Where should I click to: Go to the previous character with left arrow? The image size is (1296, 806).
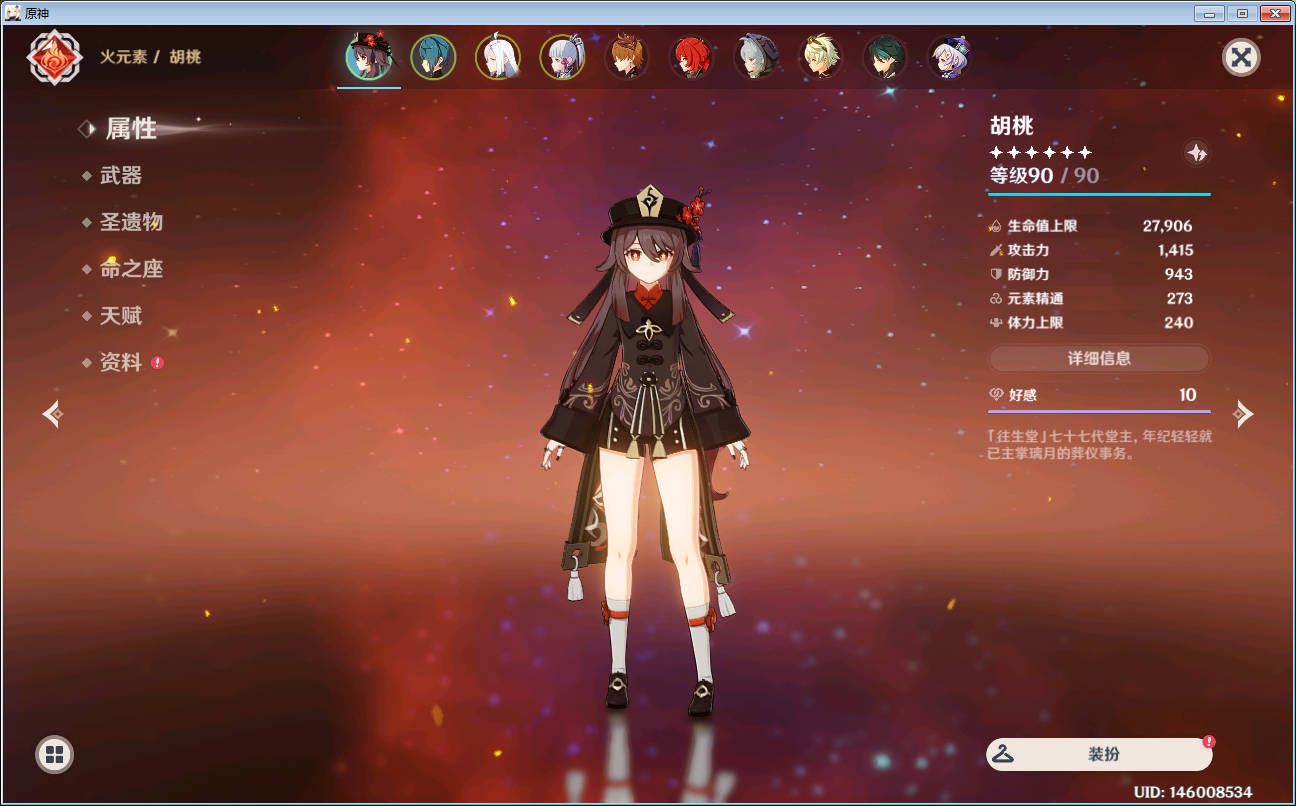point(53,413)
